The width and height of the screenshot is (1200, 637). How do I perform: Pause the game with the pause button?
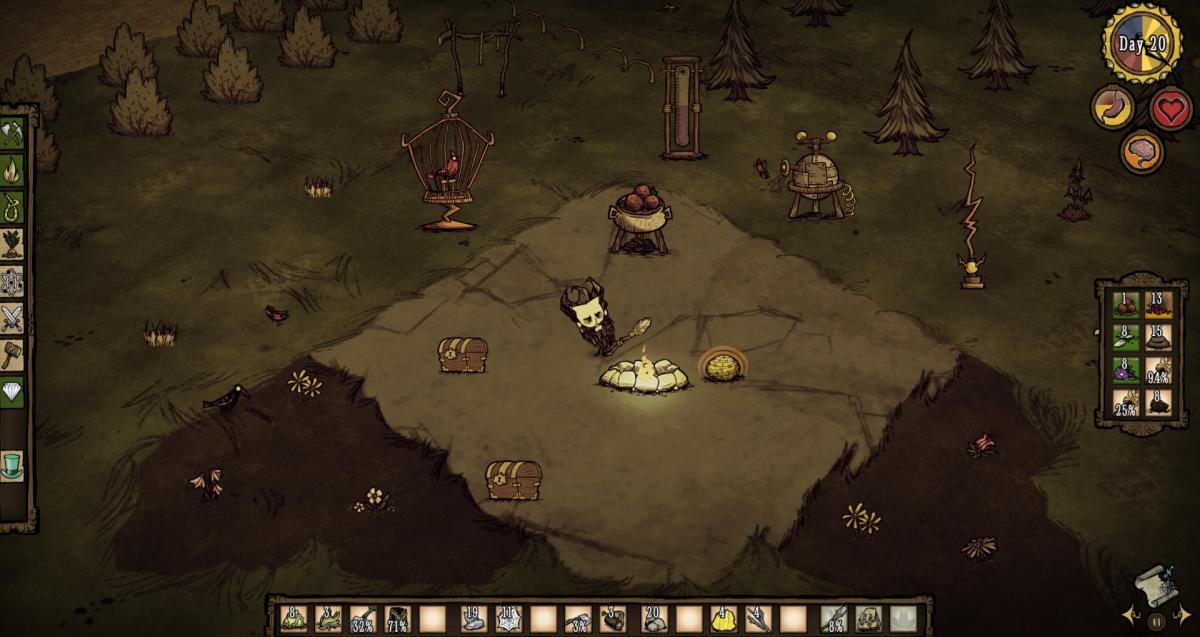point(1157,621)
